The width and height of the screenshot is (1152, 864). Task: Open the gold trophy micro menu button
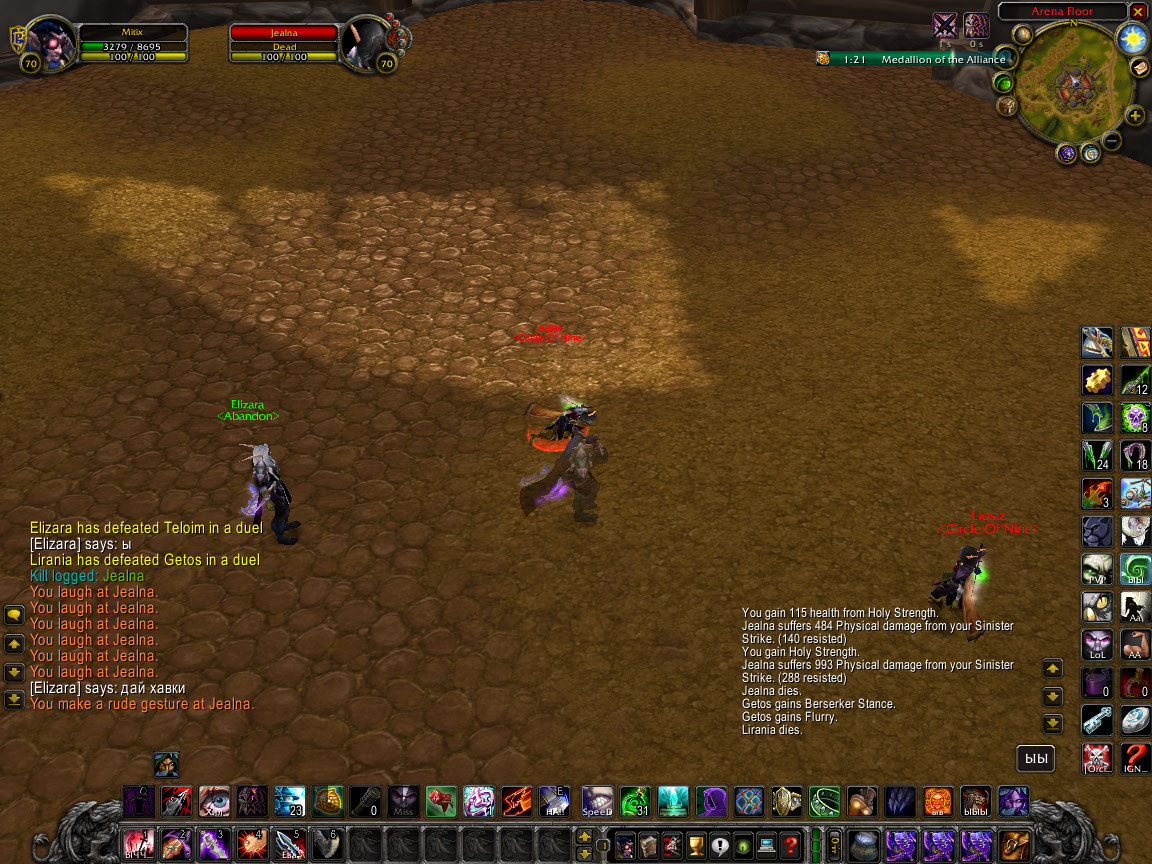coord(696,845)
